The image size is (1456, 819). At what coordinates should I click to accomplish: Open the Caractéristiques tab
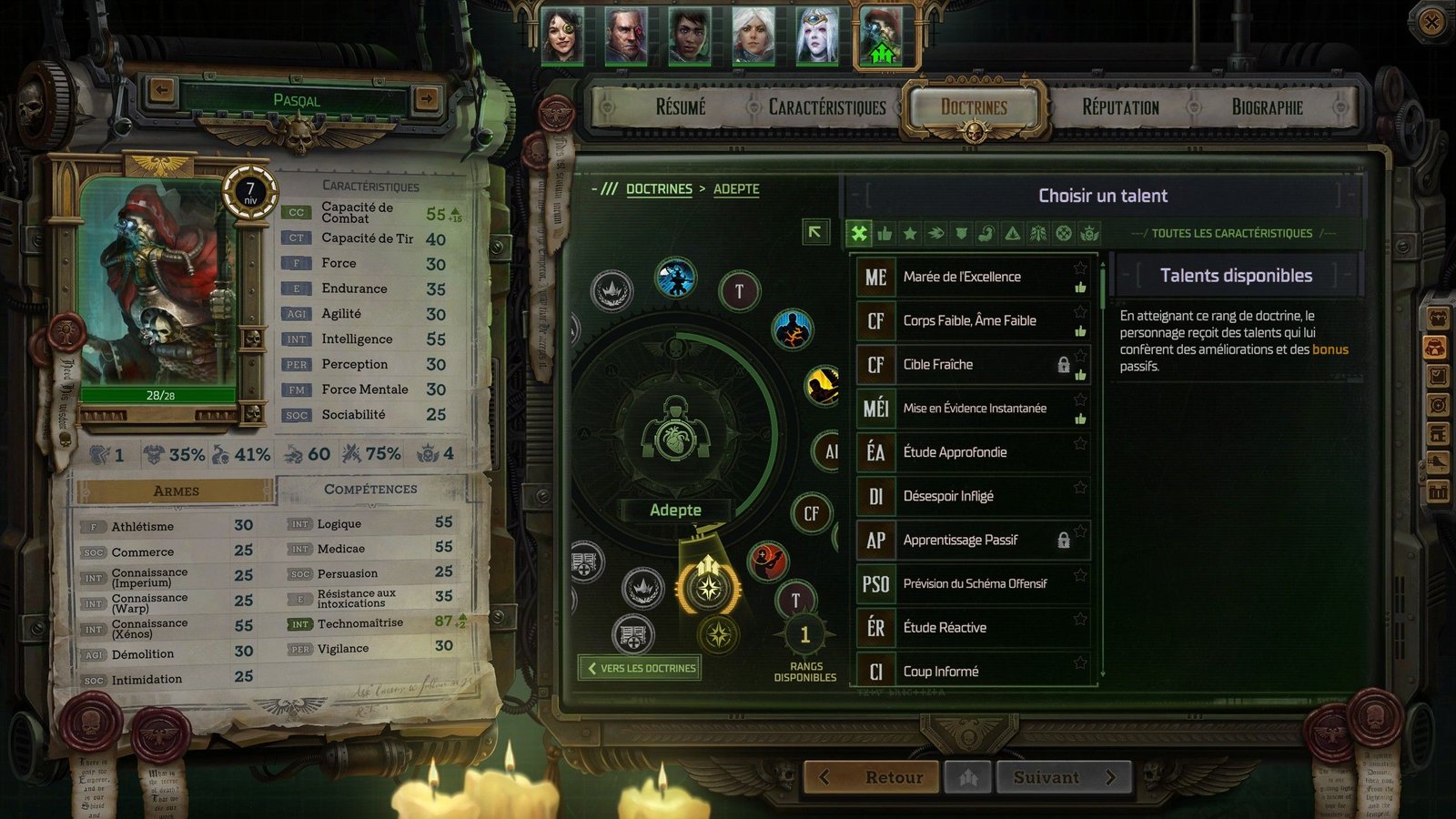(x=826, y=107)
